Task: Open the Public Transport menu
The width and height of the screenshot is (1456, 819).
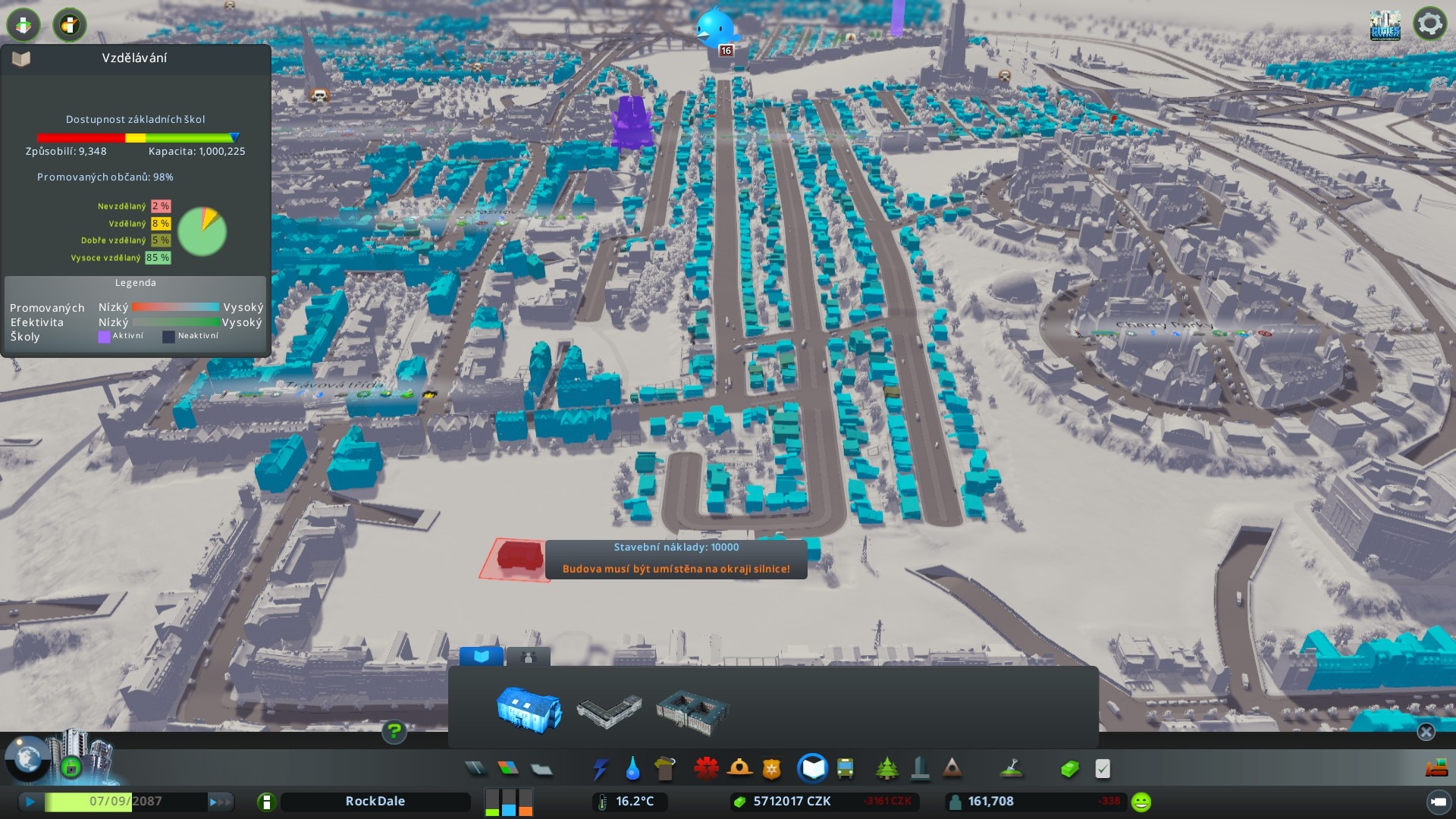Action: click(845, 769)
